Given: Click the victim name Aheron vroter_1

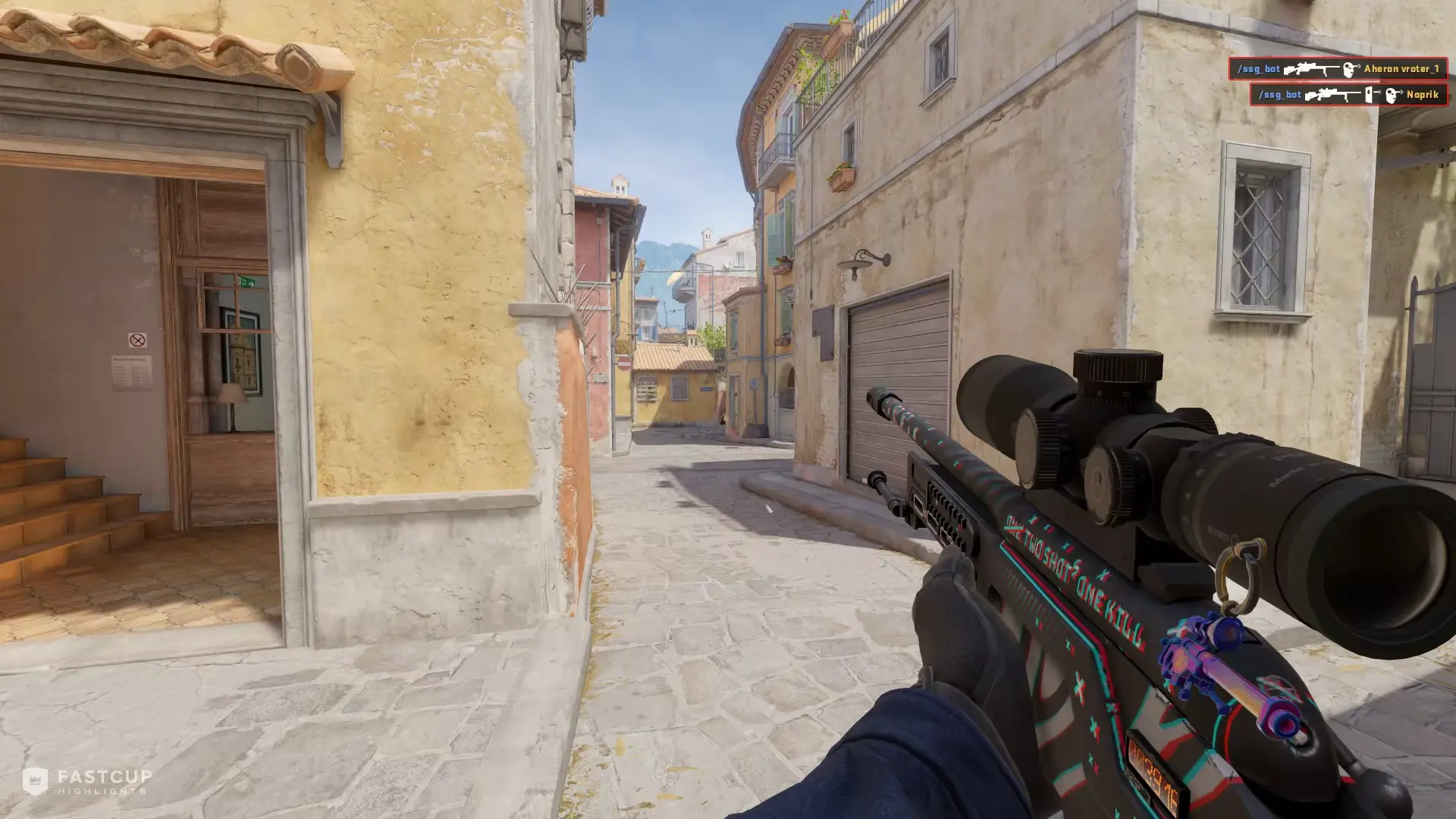Looking at the screenshot, I should point(1401,70).
